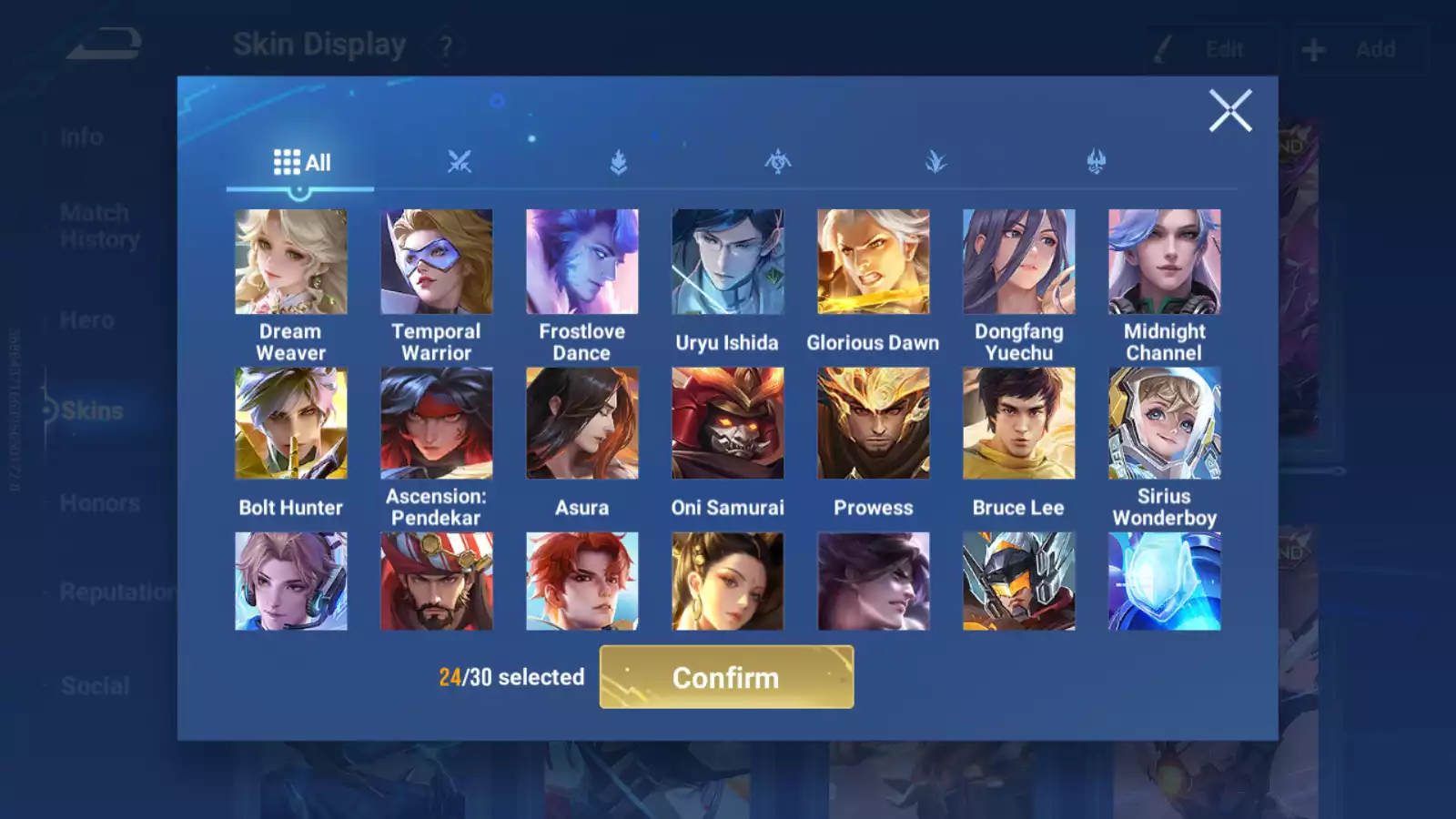
Task: Select the shield-shaped role filter icon
Action: click(619, 162)
